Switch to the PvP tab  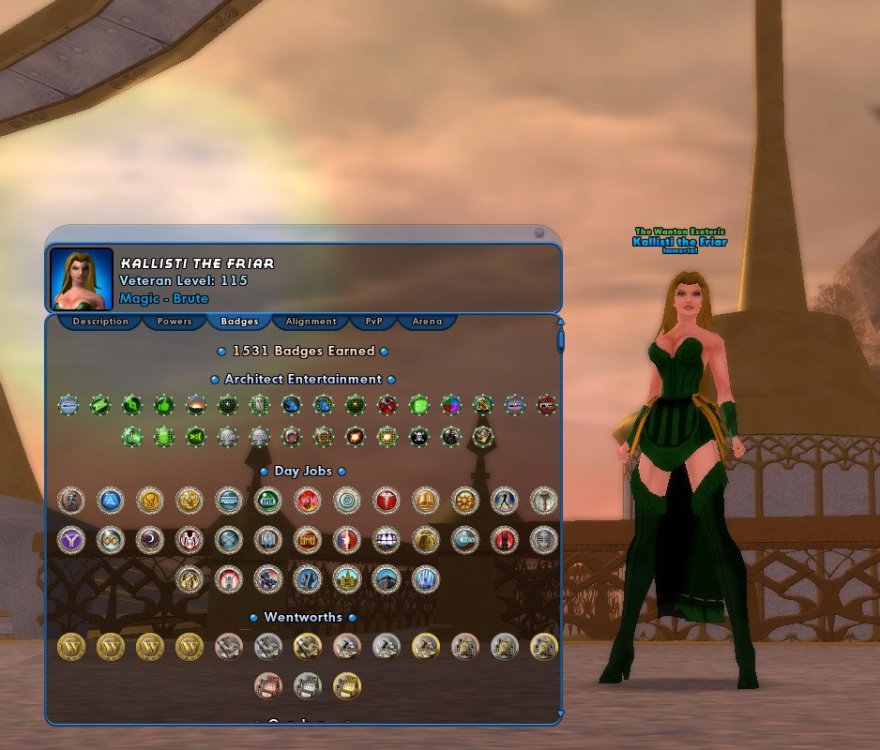pos(373,322)
